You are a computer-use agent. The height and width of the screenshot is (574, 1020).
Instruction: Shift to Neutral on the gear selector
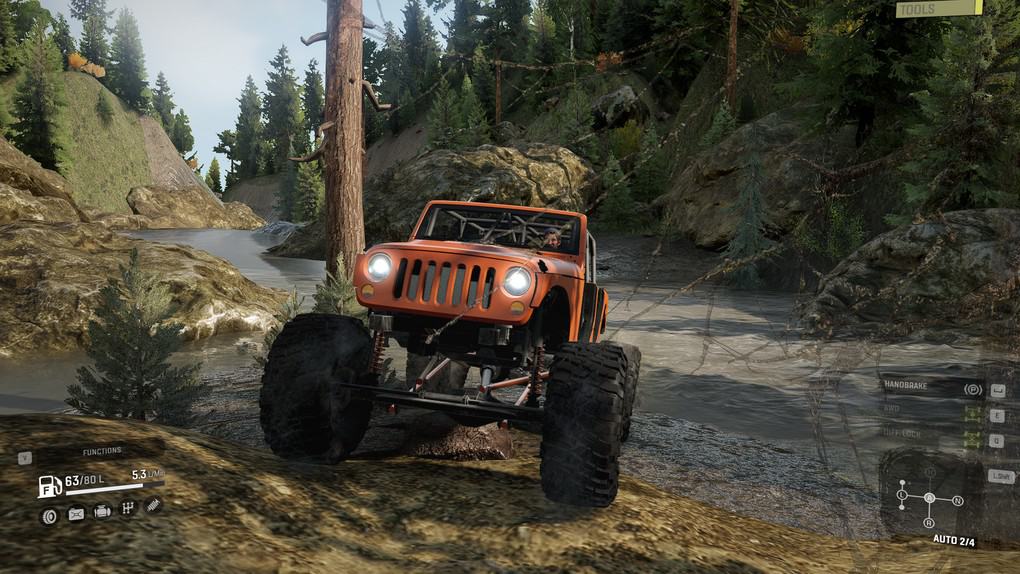tap(957, 499)
